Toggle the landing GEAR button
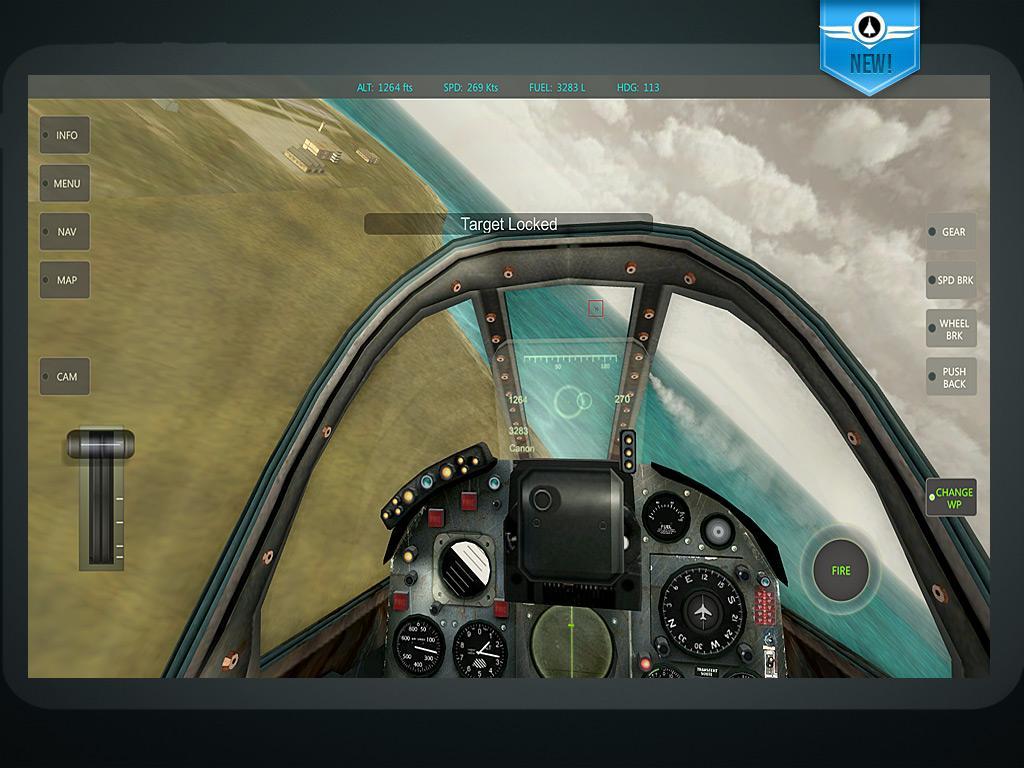 point(951,232)
